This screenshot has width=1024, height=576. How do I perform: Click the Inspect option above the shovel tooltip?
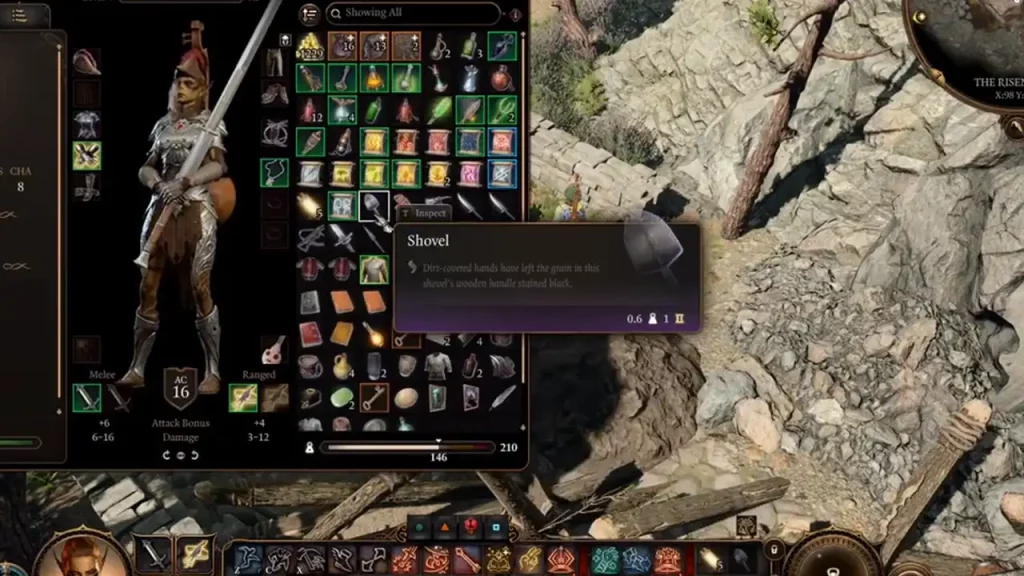coord(424,213)
